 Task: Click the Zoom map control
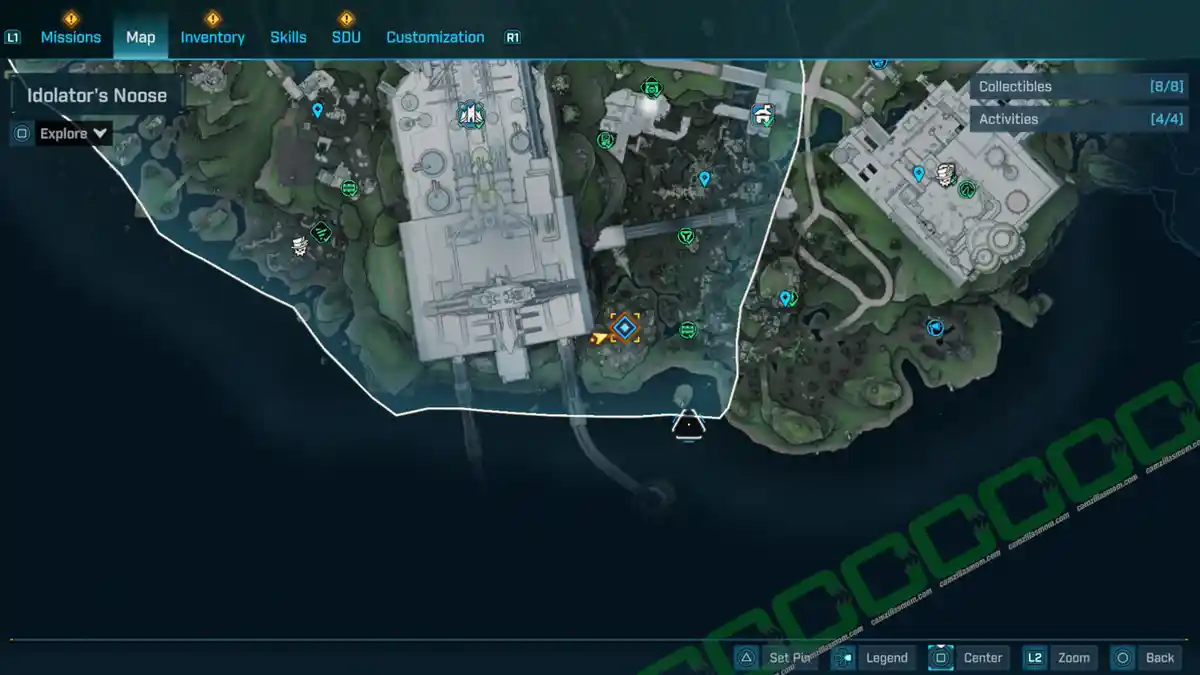1060,657
